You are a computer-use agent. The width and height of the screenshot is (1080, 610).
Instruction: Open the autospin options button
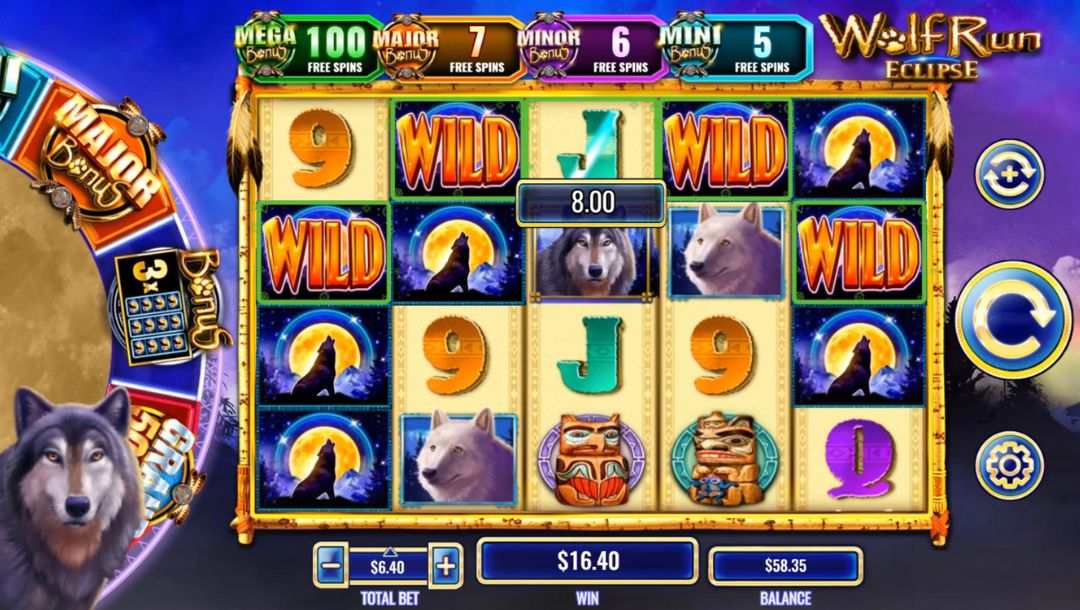tap(1008, 174)
